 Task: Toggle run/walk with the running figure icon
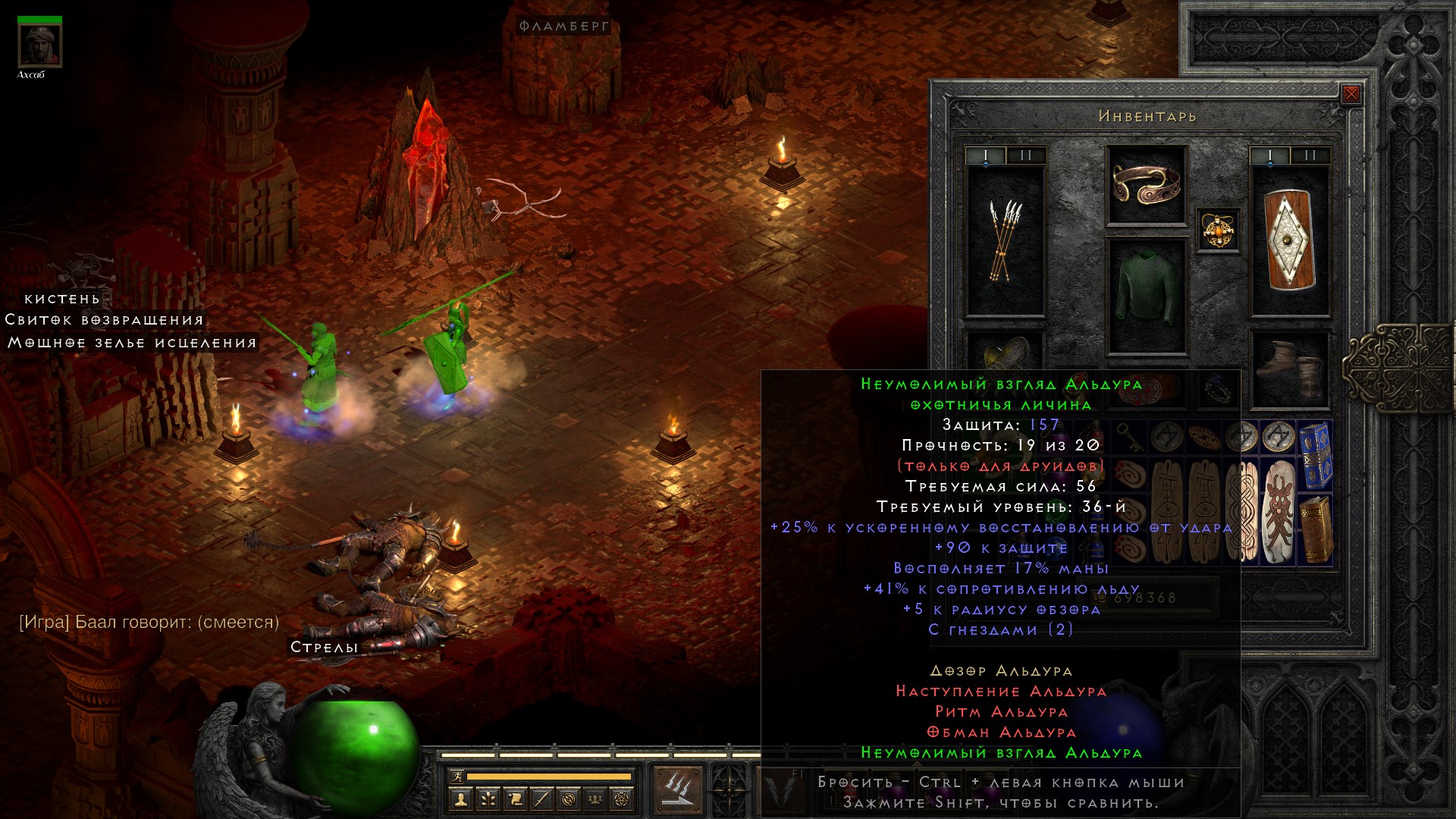click(457, 776)
